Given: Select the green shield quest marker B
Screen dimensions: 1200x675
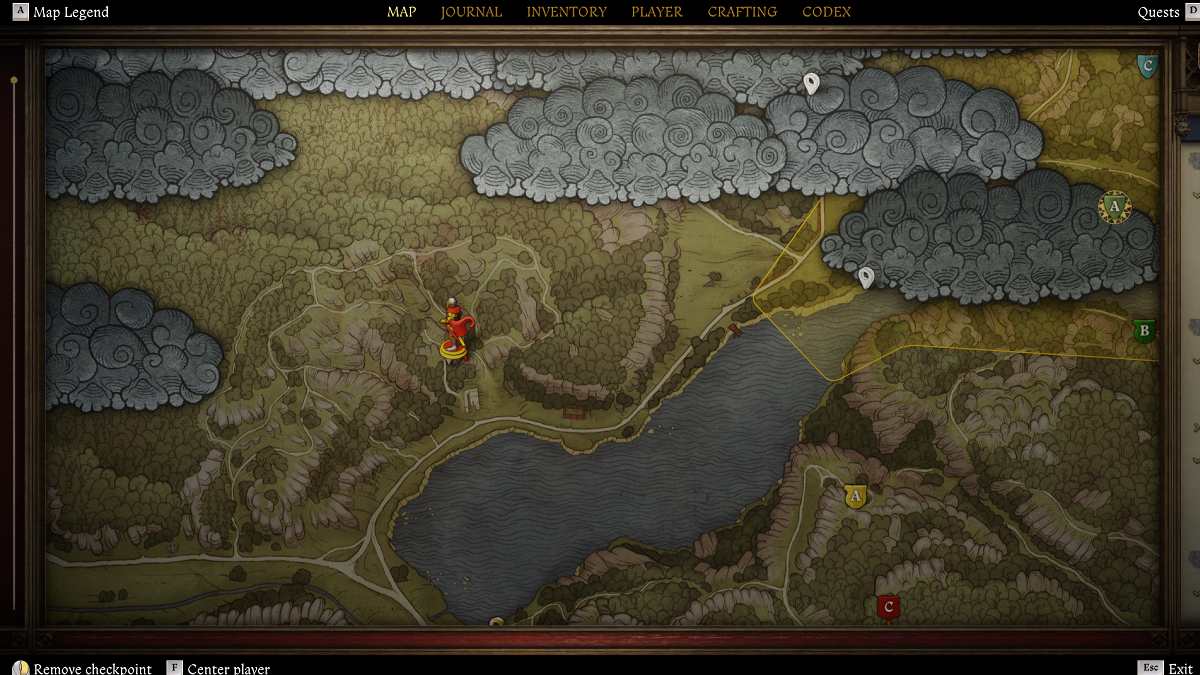Looking at the screenshot, I should point(1144,331).
